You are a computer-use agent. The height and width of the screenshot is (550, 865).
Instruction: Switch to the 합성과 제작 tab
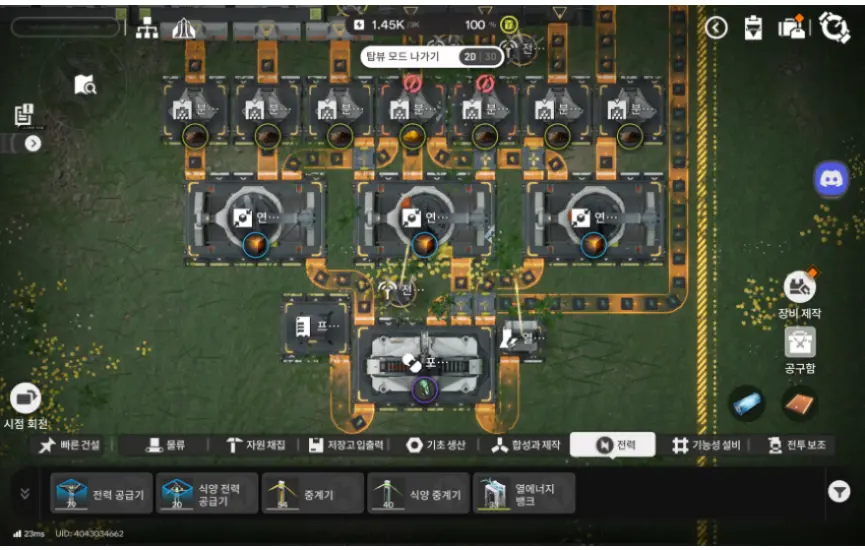[x=527, y=445]
